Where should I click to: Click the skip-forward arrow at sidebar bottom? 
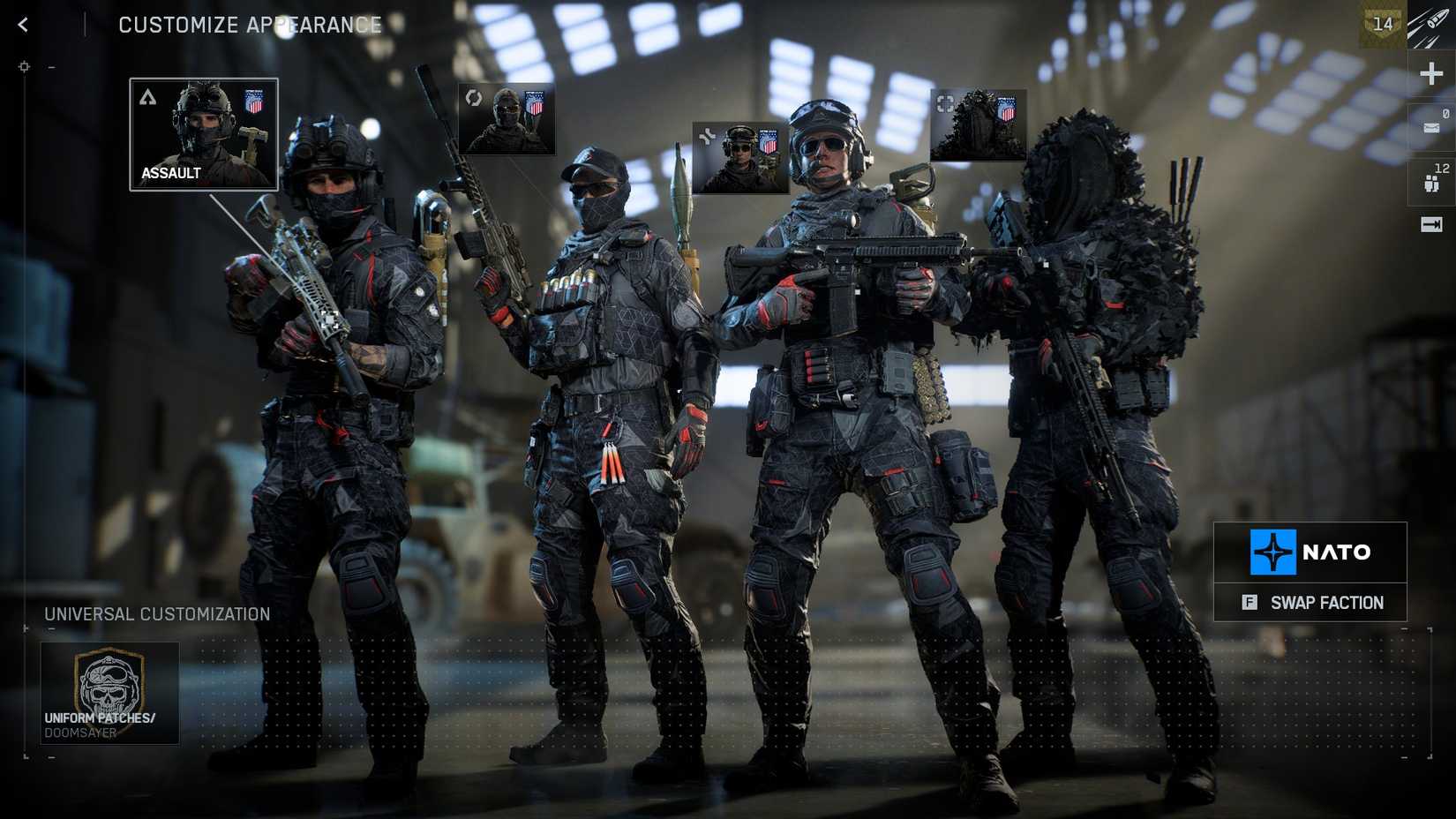tap(1430, 225)
